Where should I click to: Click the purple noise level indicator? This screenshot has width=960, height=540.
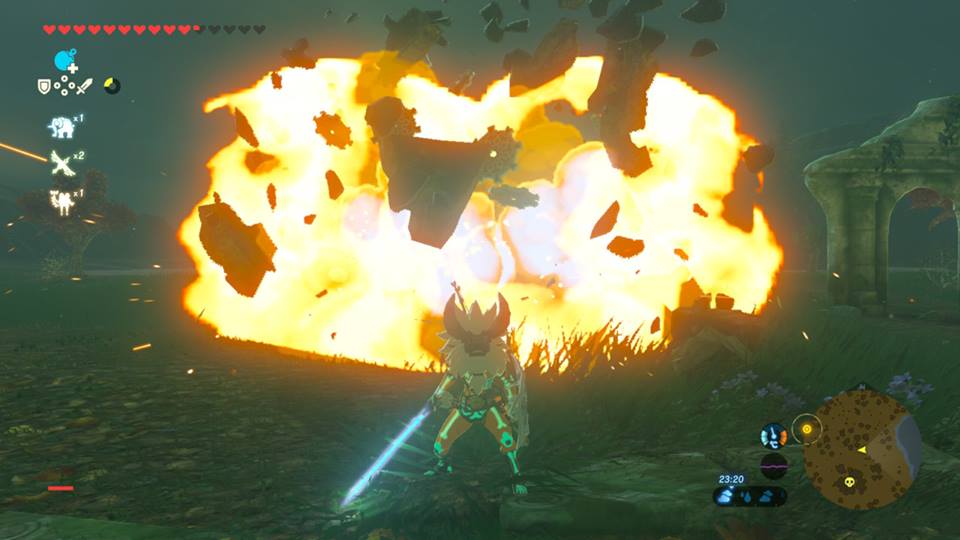pyautogui.click(x=773, y=466)
